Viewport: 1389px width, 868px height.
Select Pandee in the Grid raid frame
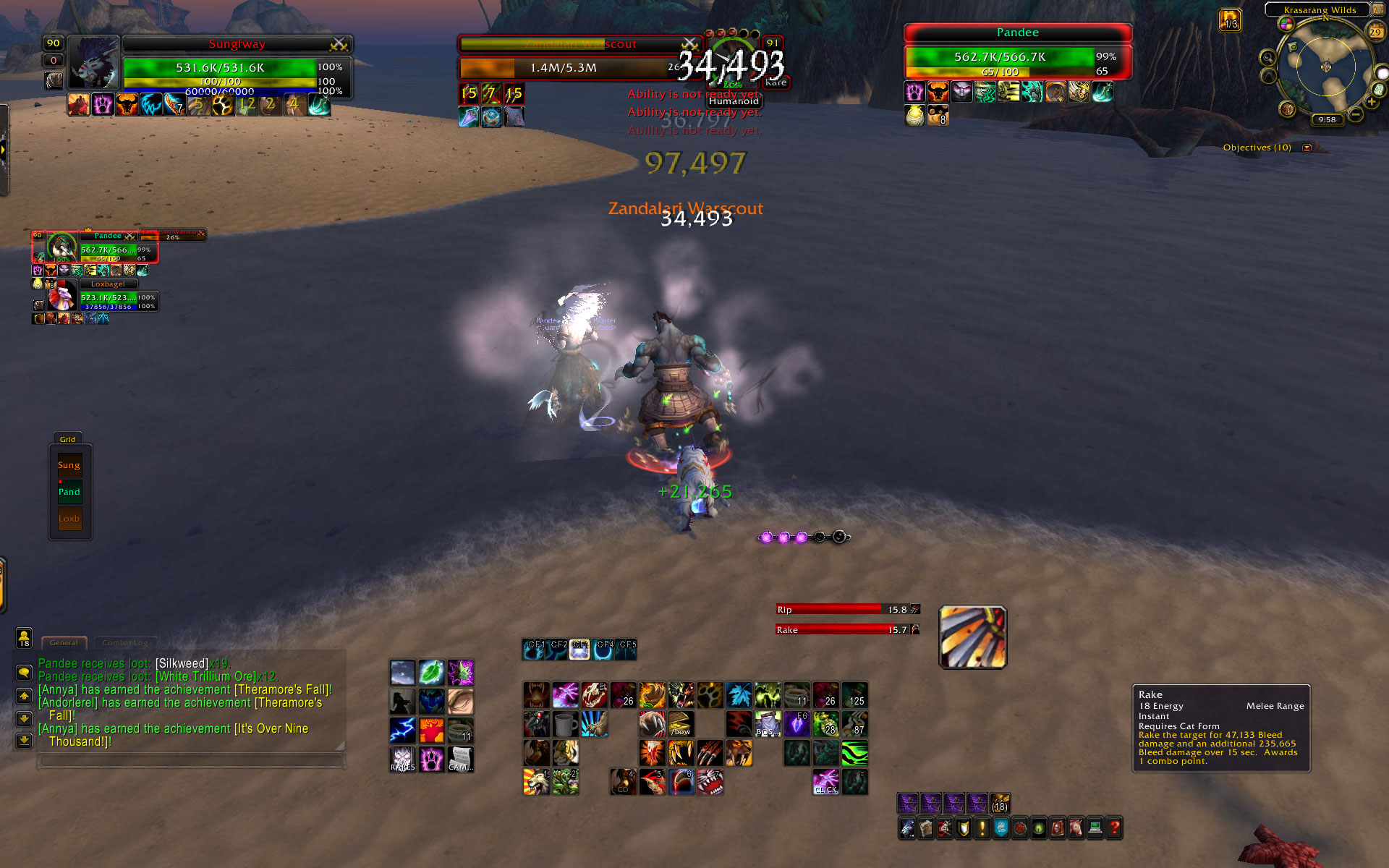coord(69,492)
